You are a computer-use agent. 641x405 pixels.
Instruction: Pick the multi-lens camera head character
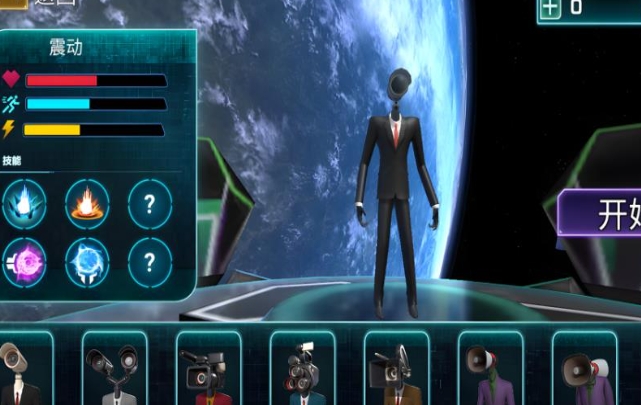tap(302, 368)
